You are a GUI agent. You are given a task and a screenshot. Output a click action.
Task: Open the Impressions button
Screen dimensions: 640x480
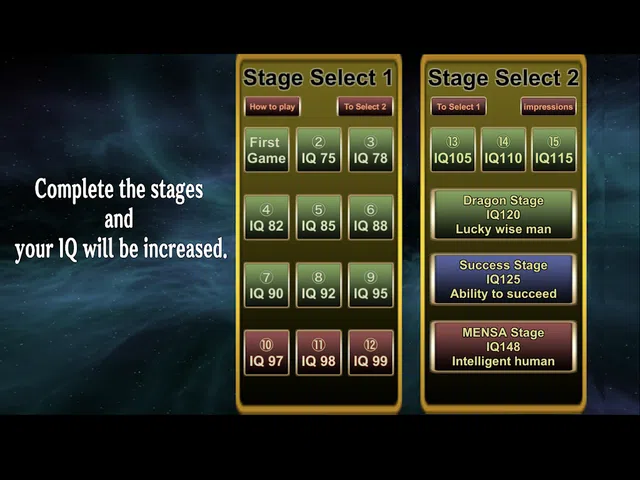(549, 106)
